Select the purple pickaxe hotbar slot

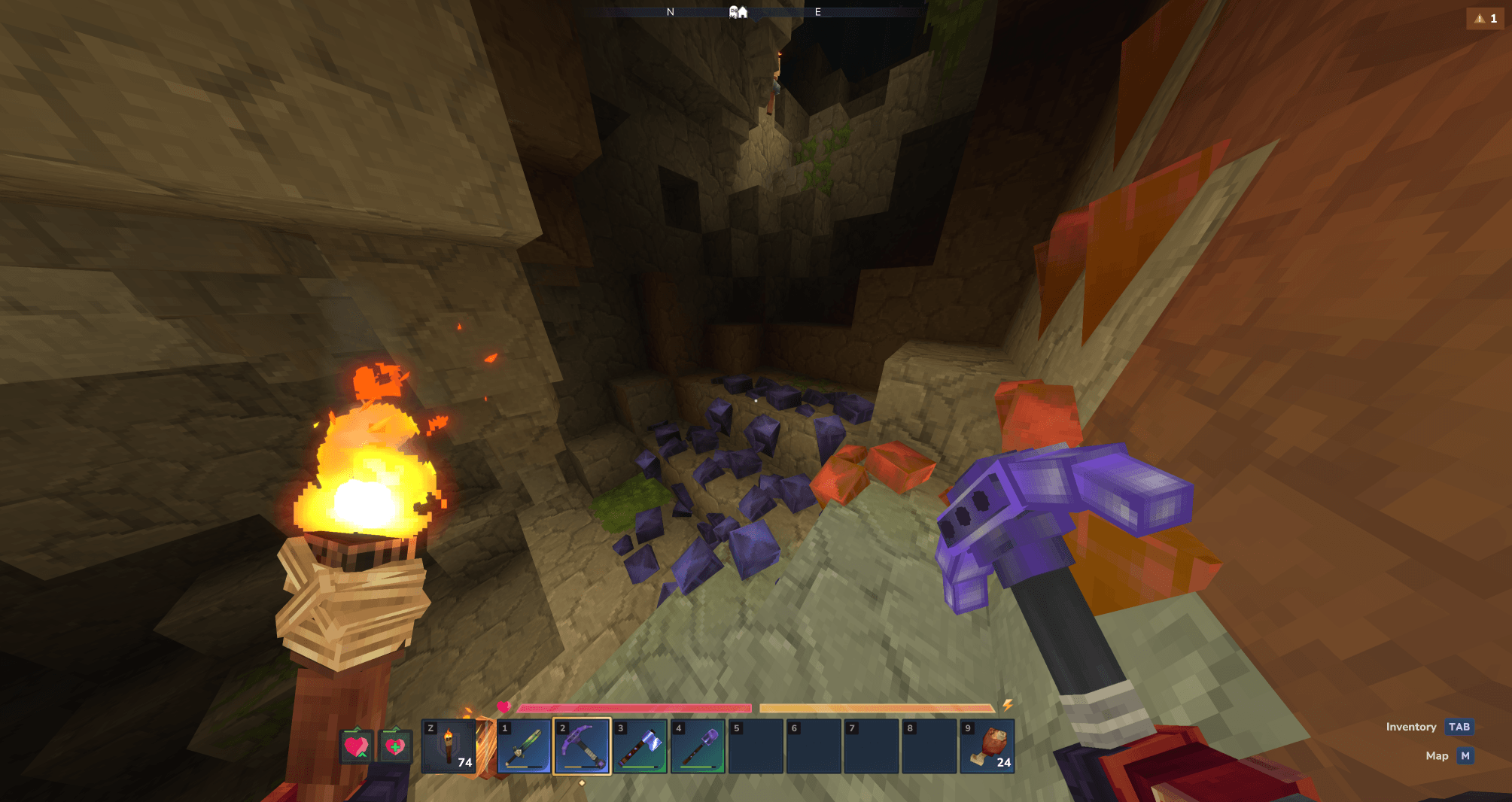click(x=582, y=746)
